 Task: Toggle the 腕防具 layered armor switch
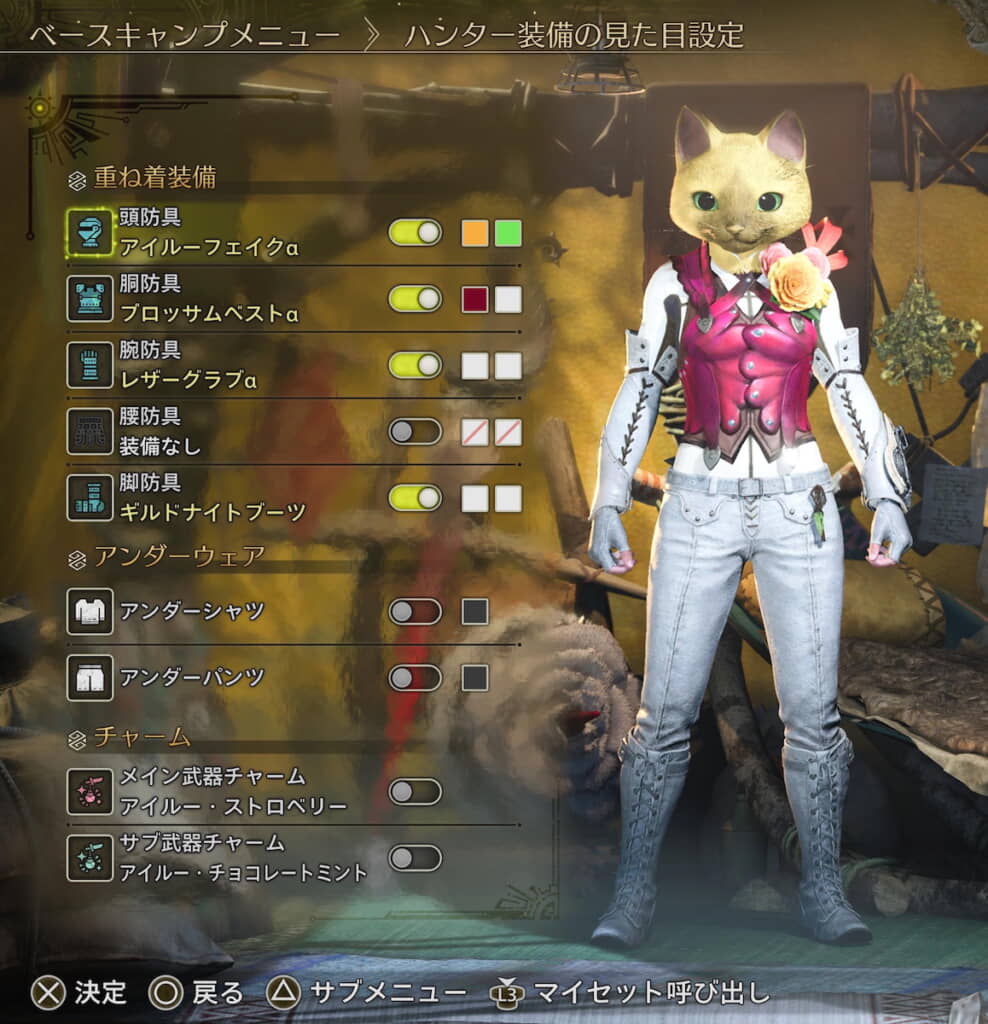point(415,365)
